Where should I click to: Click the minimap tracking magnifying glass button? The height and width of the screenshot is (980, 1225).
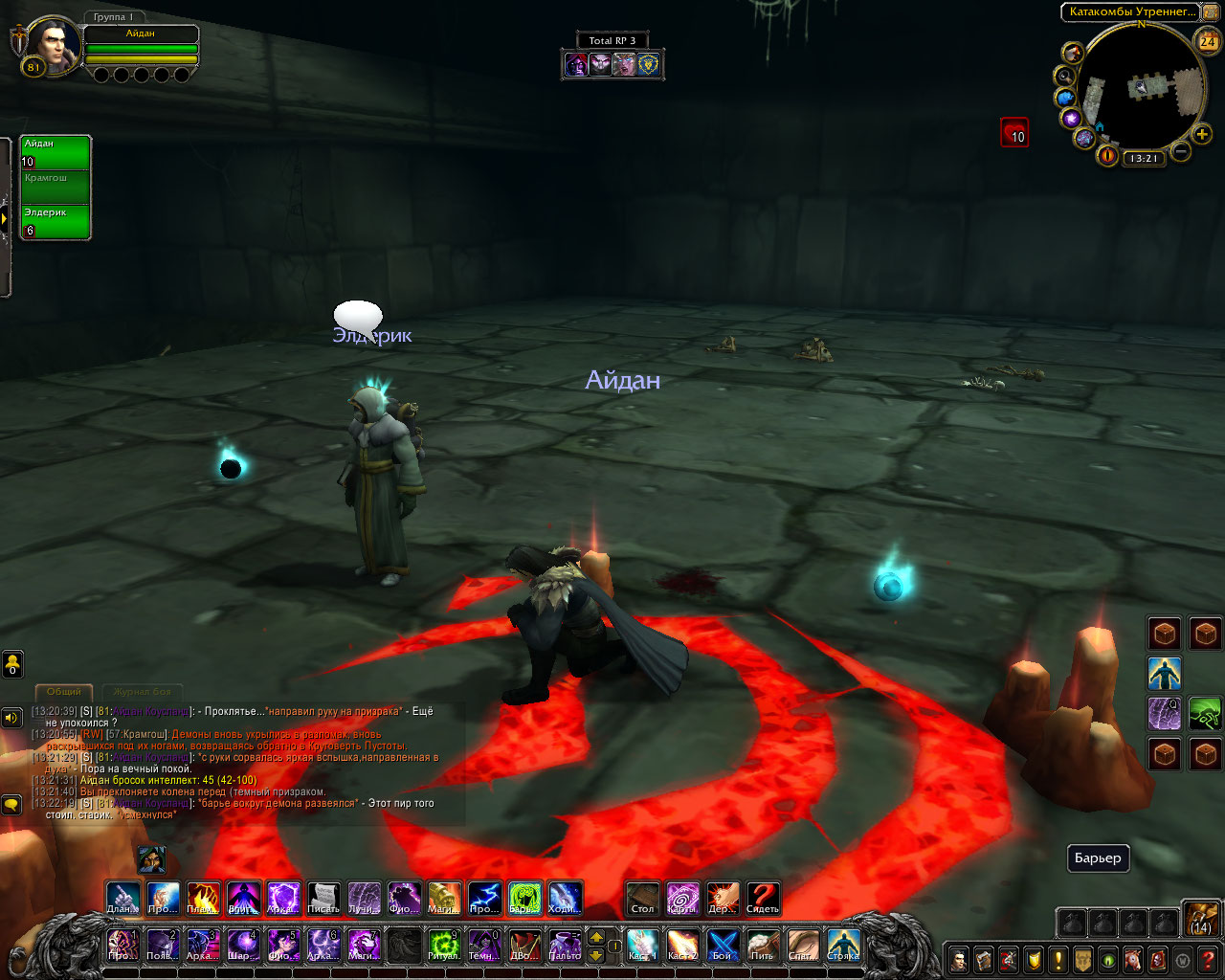coord(1064,76)
